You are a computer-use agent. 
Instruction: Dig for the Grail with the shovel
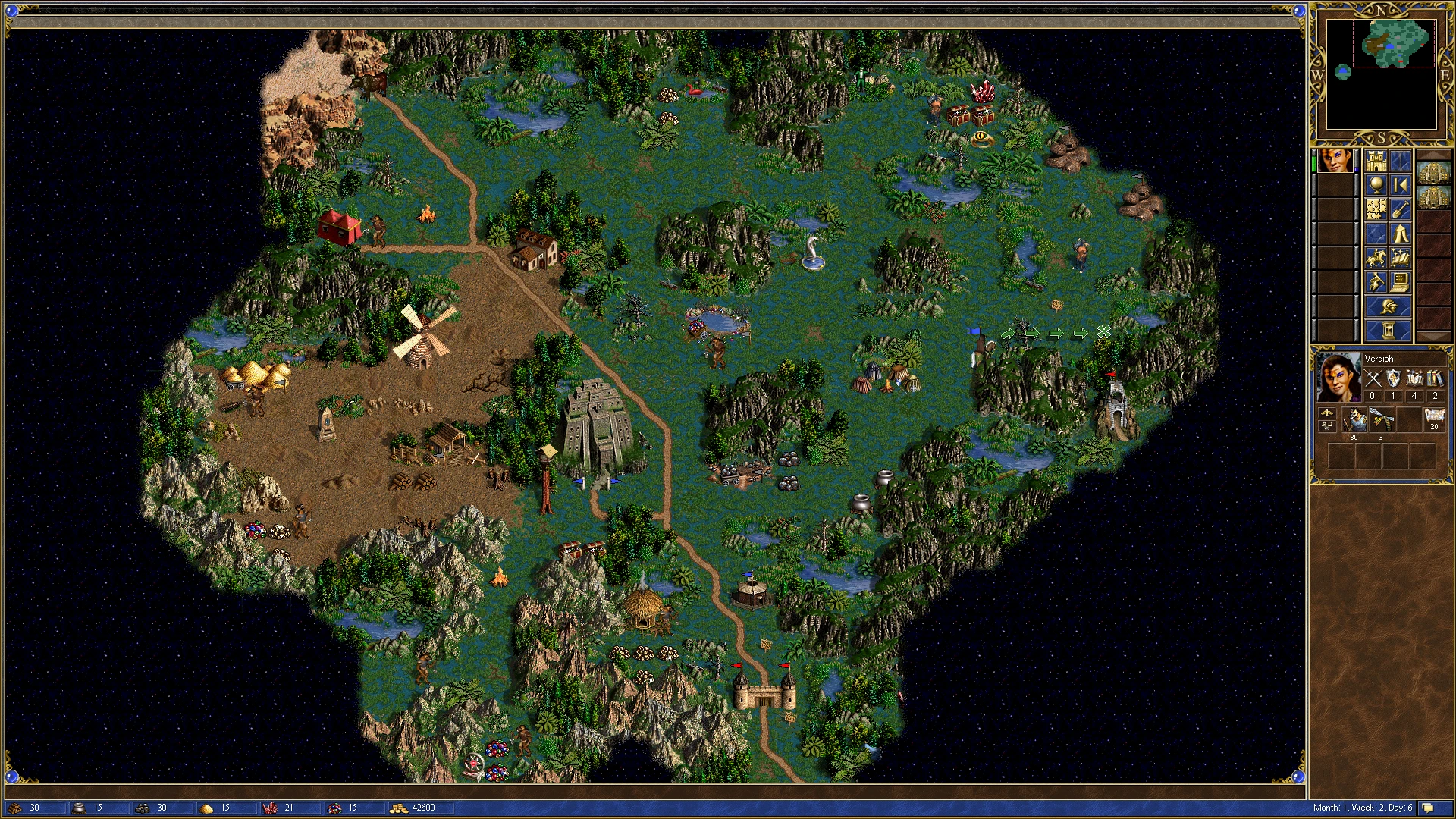1400,209
